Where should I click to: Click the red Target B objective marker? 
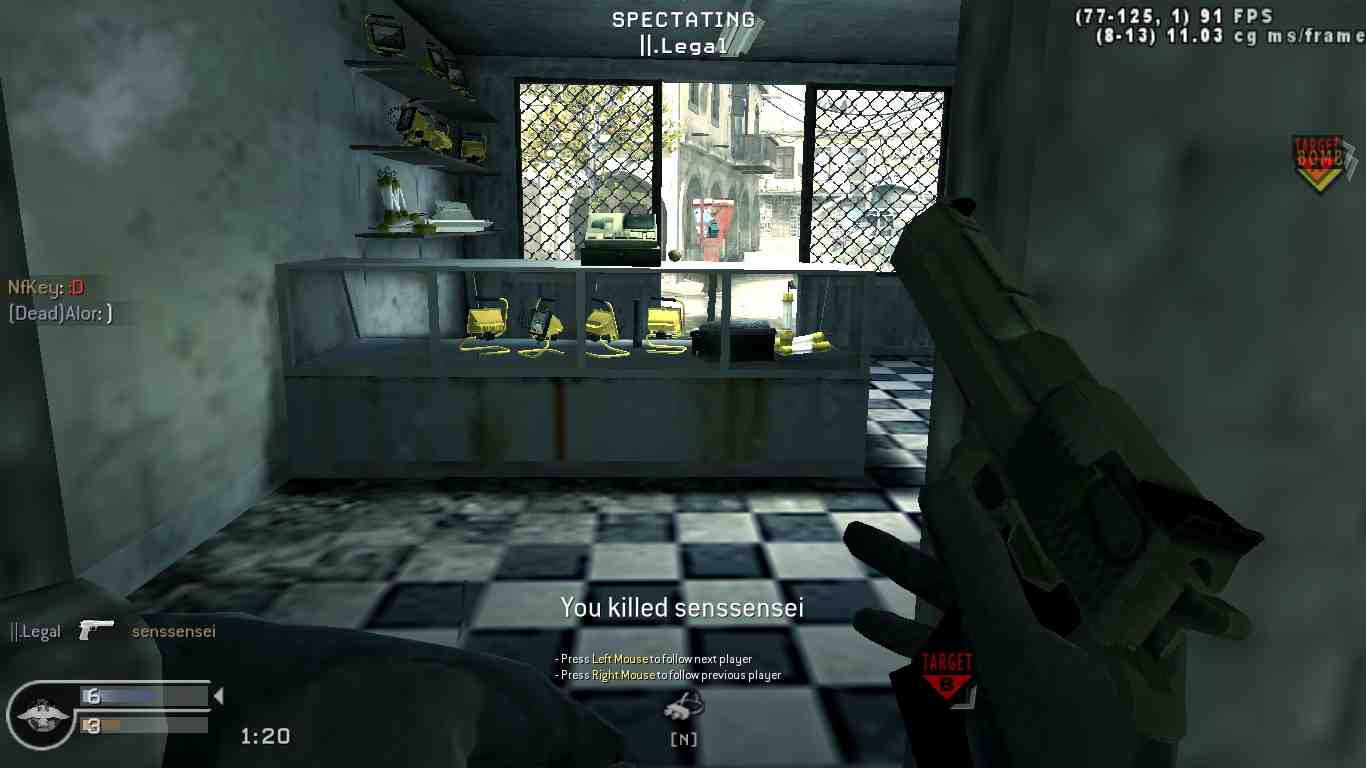tap(947, 670)
